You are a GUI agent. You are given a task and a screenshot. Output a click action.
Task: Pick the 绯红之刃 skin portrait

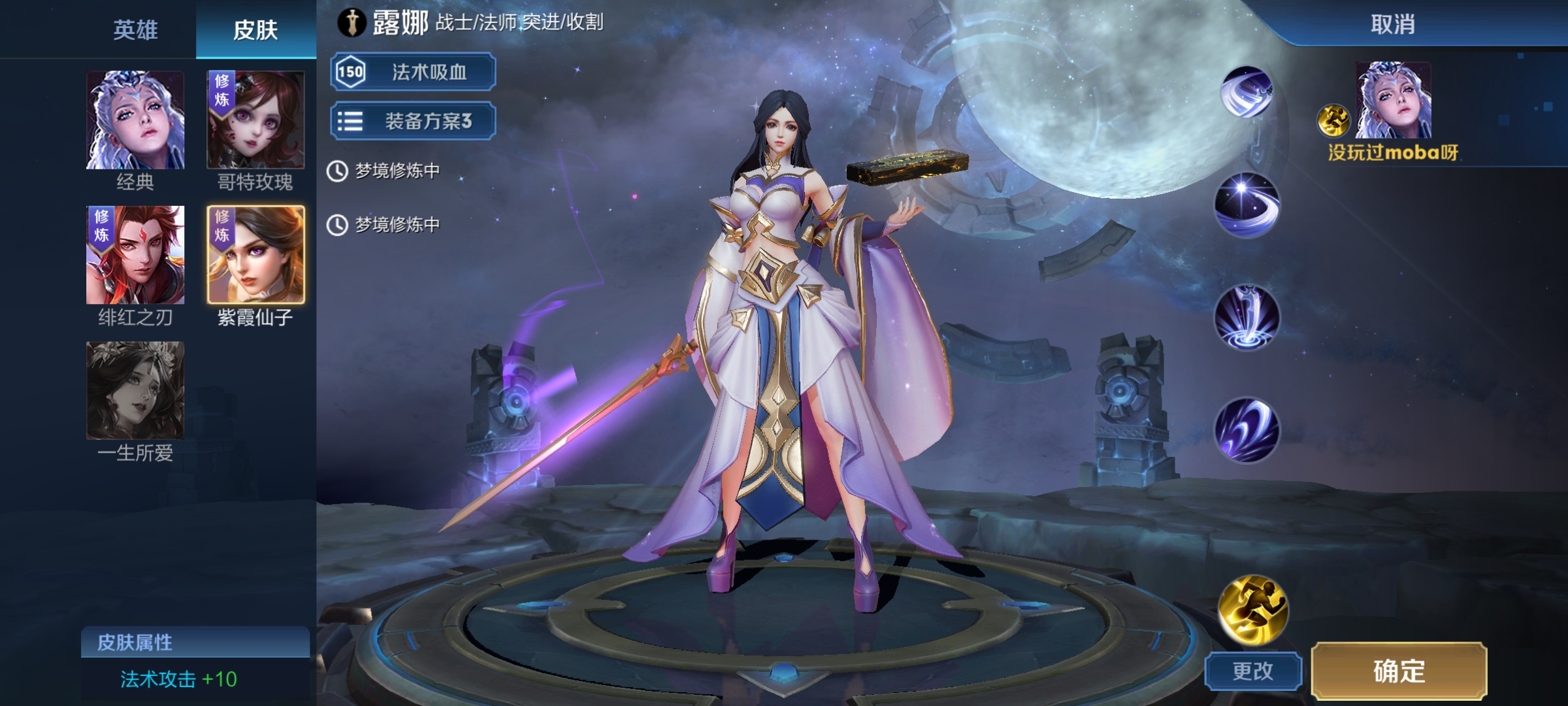135,255
